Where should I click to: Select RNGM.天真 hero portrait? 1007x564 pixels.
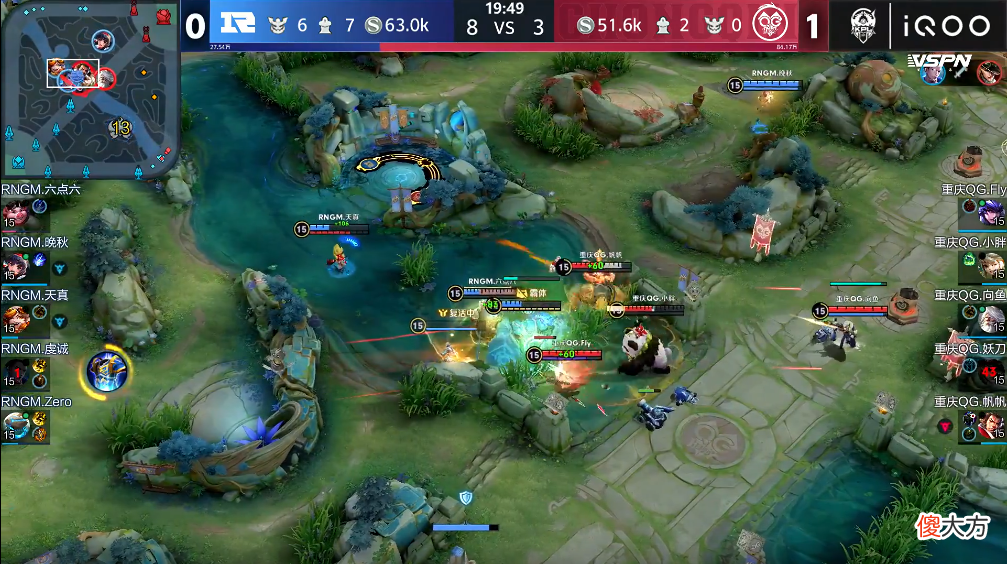click(x=15, y=319)
